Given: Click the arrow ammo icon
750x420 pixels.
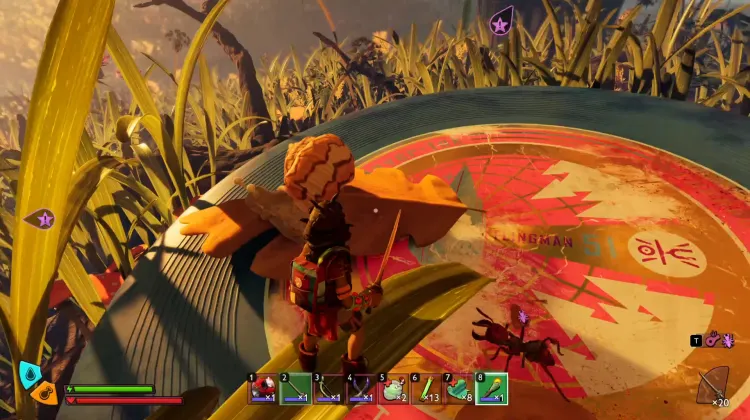Looking at the screenshot, I should pos(714,383).
